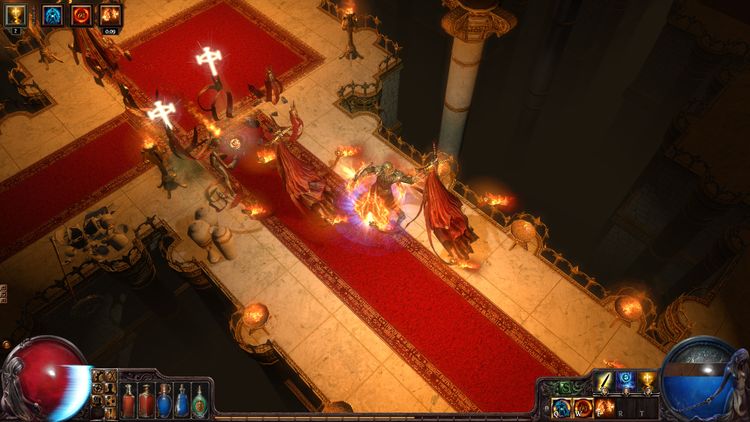Viewport: 750px width, 422px height.
Task: Trigger the red ring skill on W
Action: tap(583, 407)
